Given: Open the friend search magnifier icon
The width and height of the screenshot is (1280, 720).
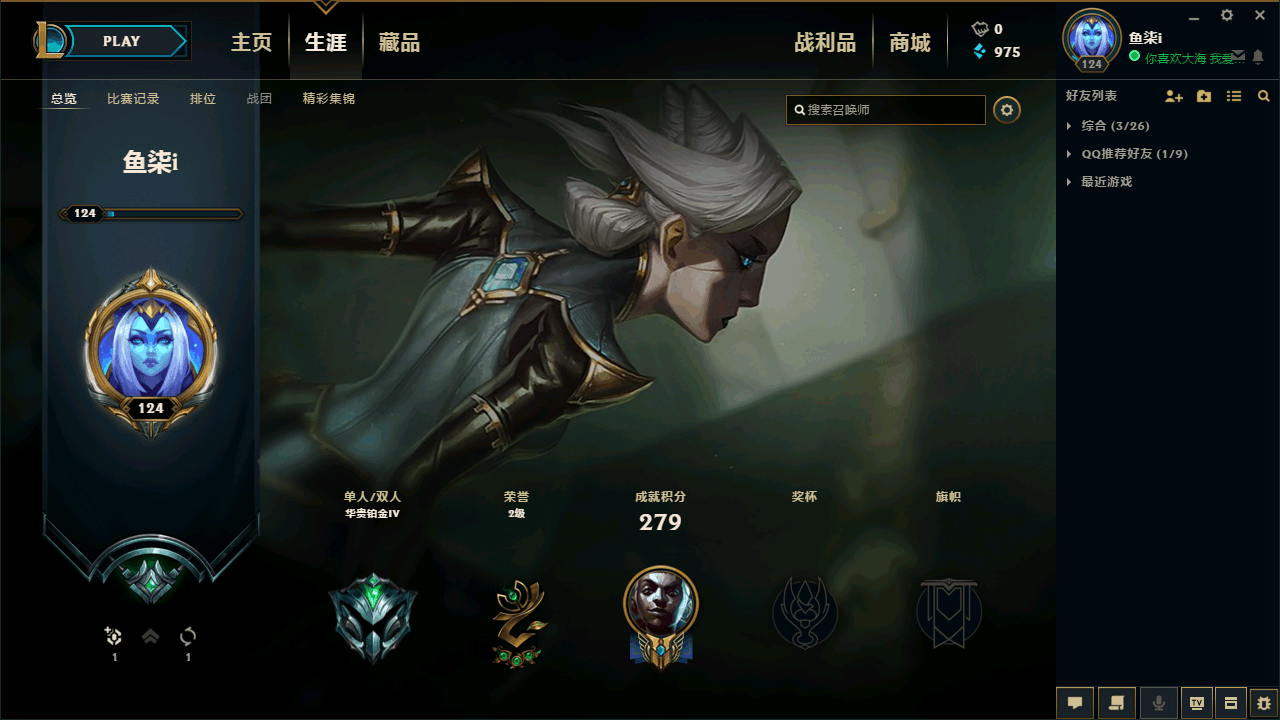Looking at the screenshot, I should coord(1263,95).
